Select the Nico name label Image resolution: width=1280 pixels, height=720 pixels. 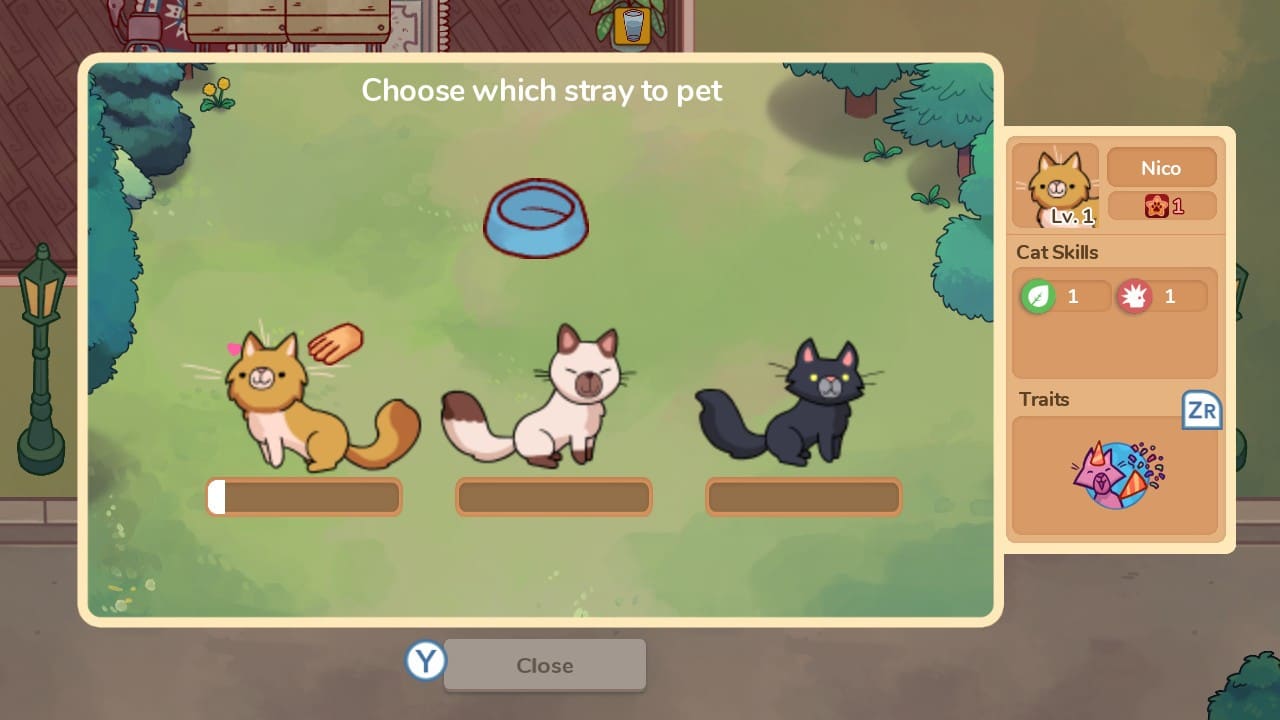click(x=1162, y=167)
